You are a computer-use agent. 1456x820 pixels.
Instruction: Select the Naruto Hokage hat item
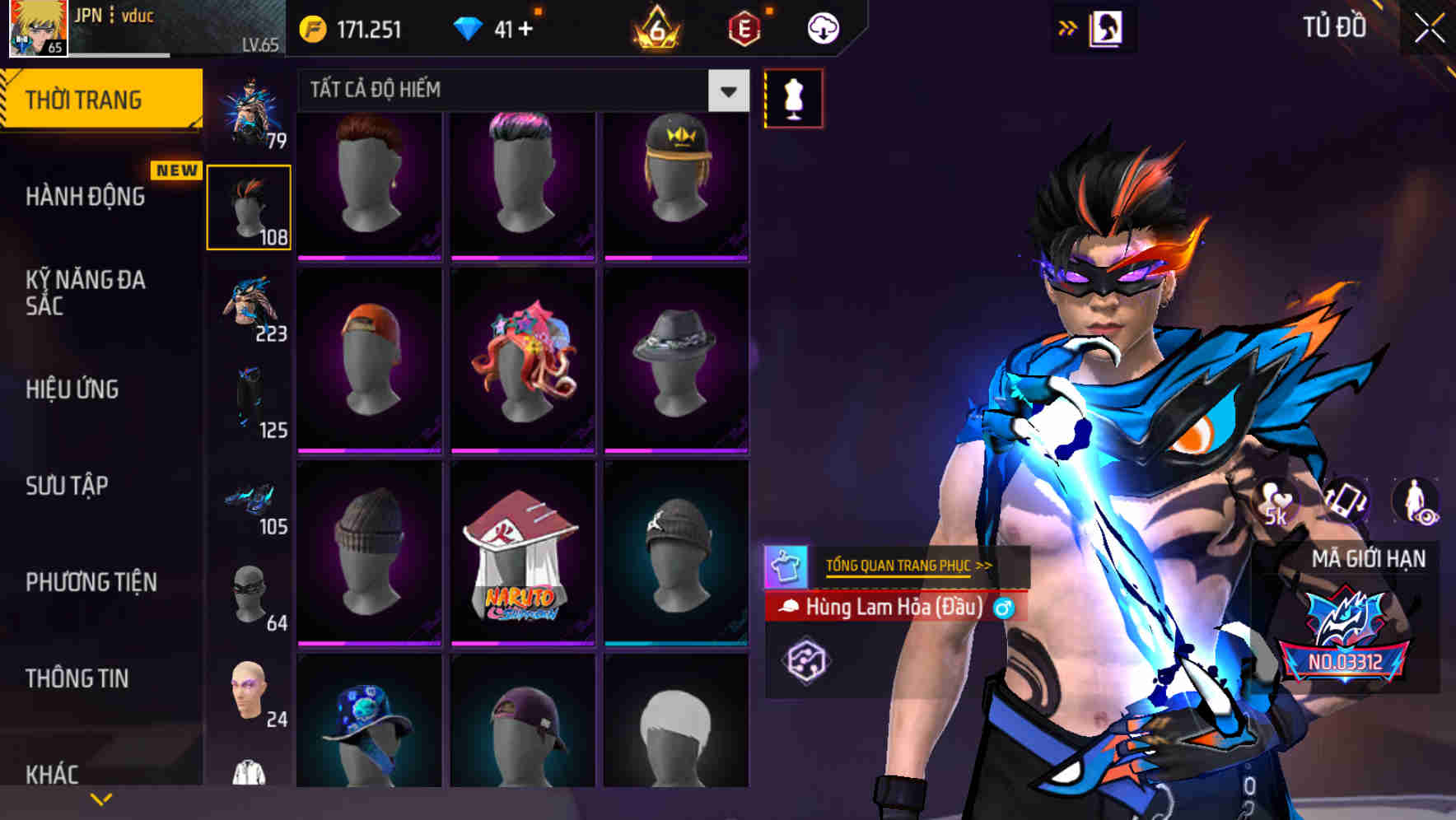pyautogui.click(x=522, y=553)
